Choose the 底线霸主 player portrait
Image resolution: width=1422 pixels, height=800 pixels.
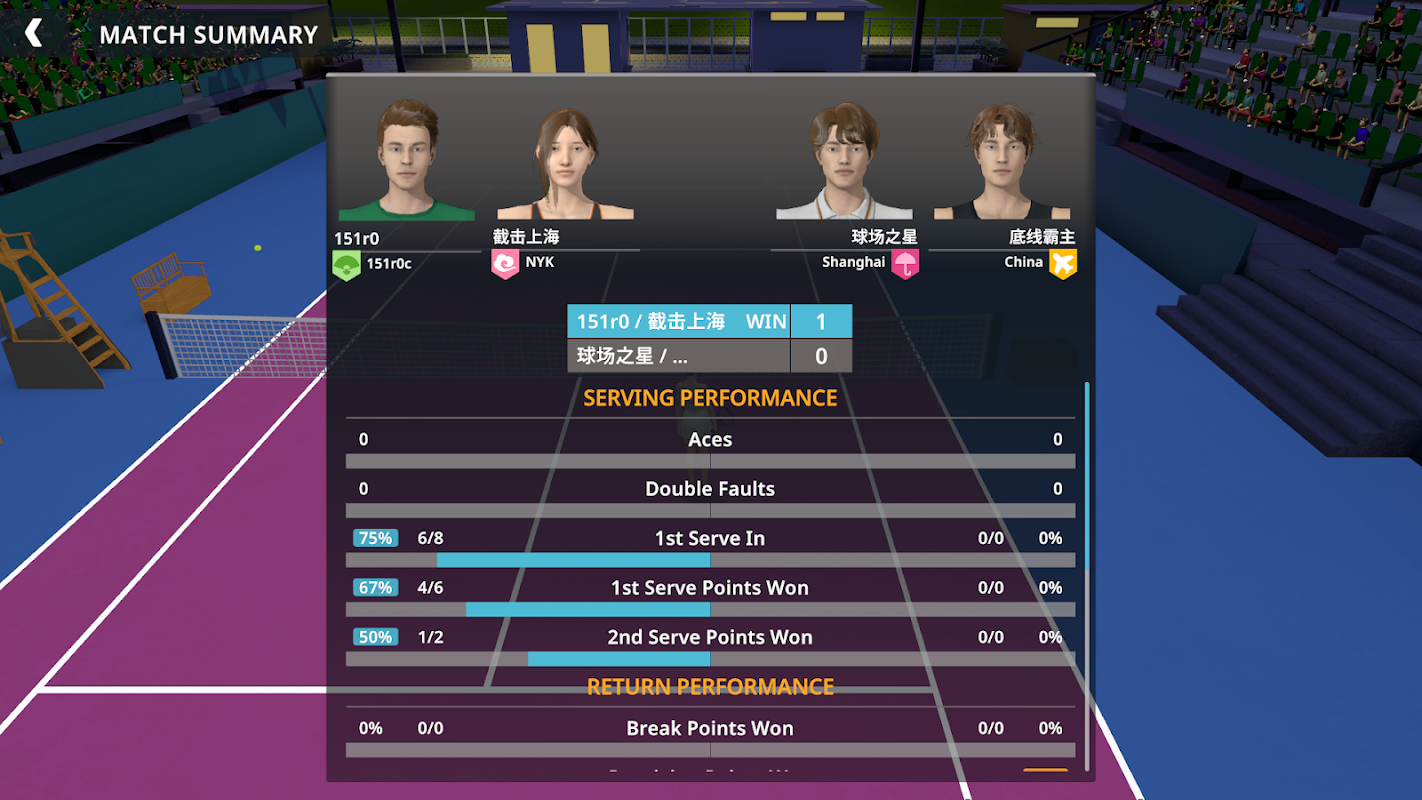(x=1002, y=162)
